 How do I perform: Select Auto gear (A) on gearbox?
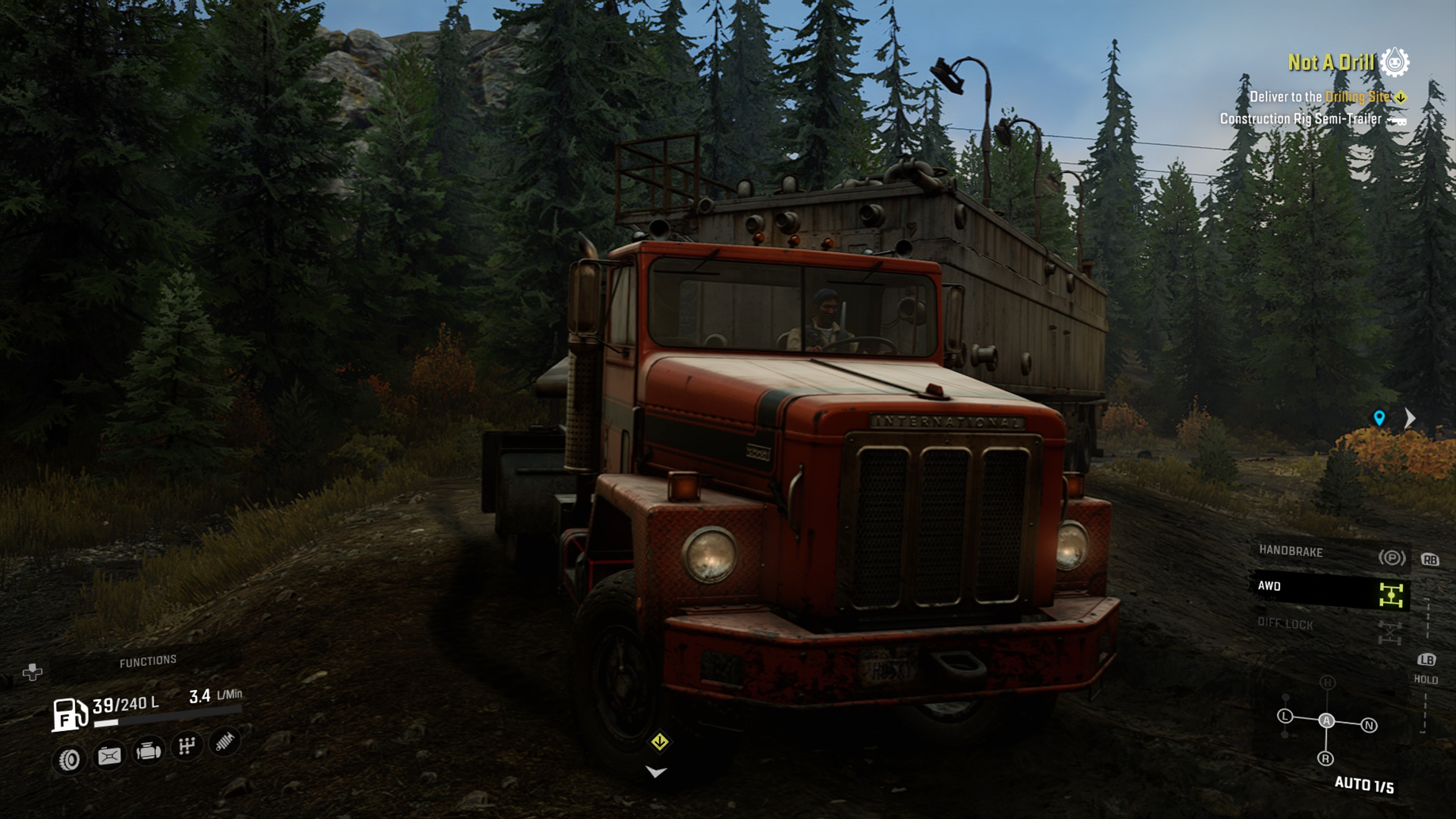point(1327,721)
